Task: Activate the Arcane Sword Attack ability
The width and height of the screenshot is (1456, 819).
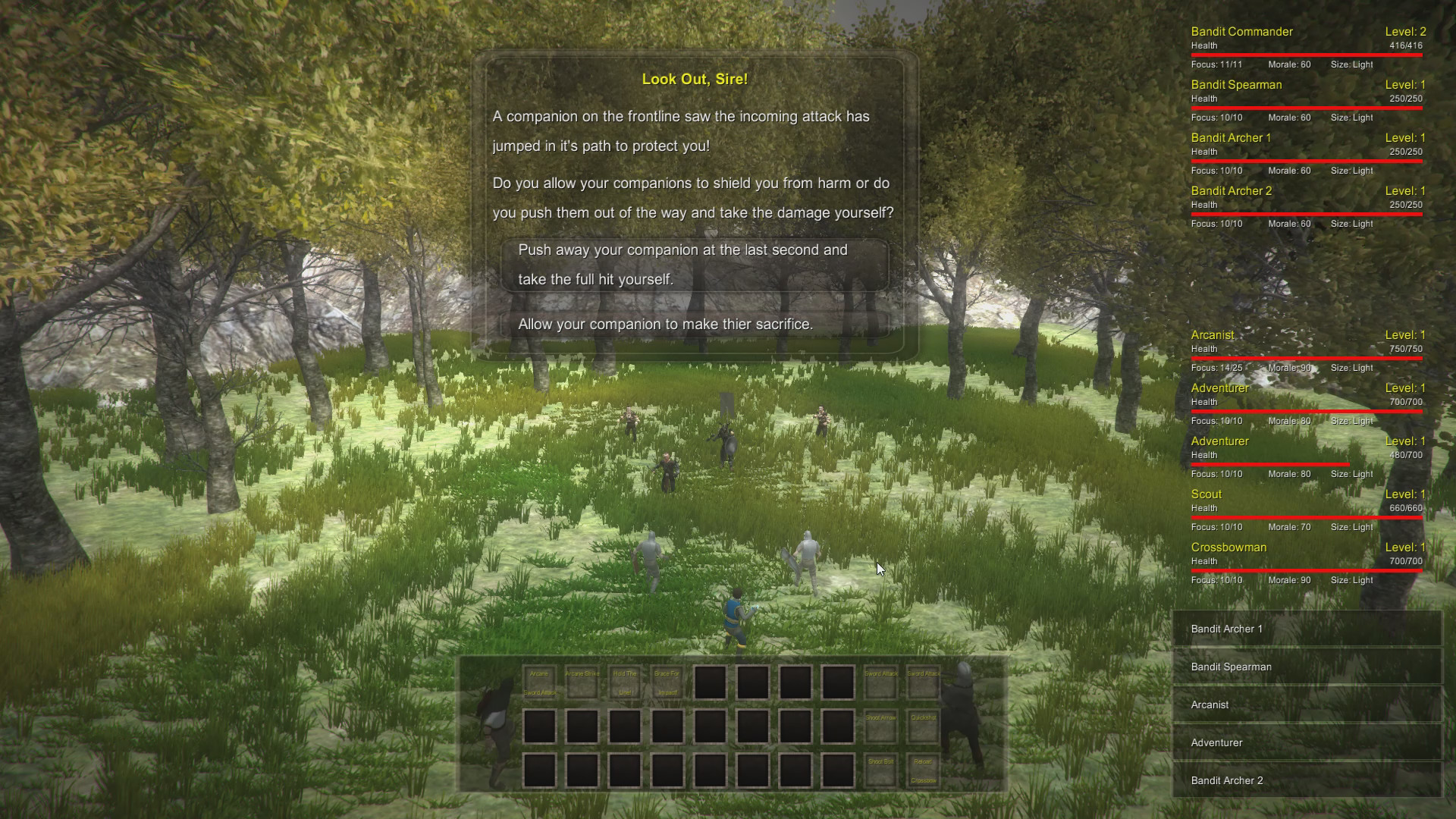Action: click(541, 681)
